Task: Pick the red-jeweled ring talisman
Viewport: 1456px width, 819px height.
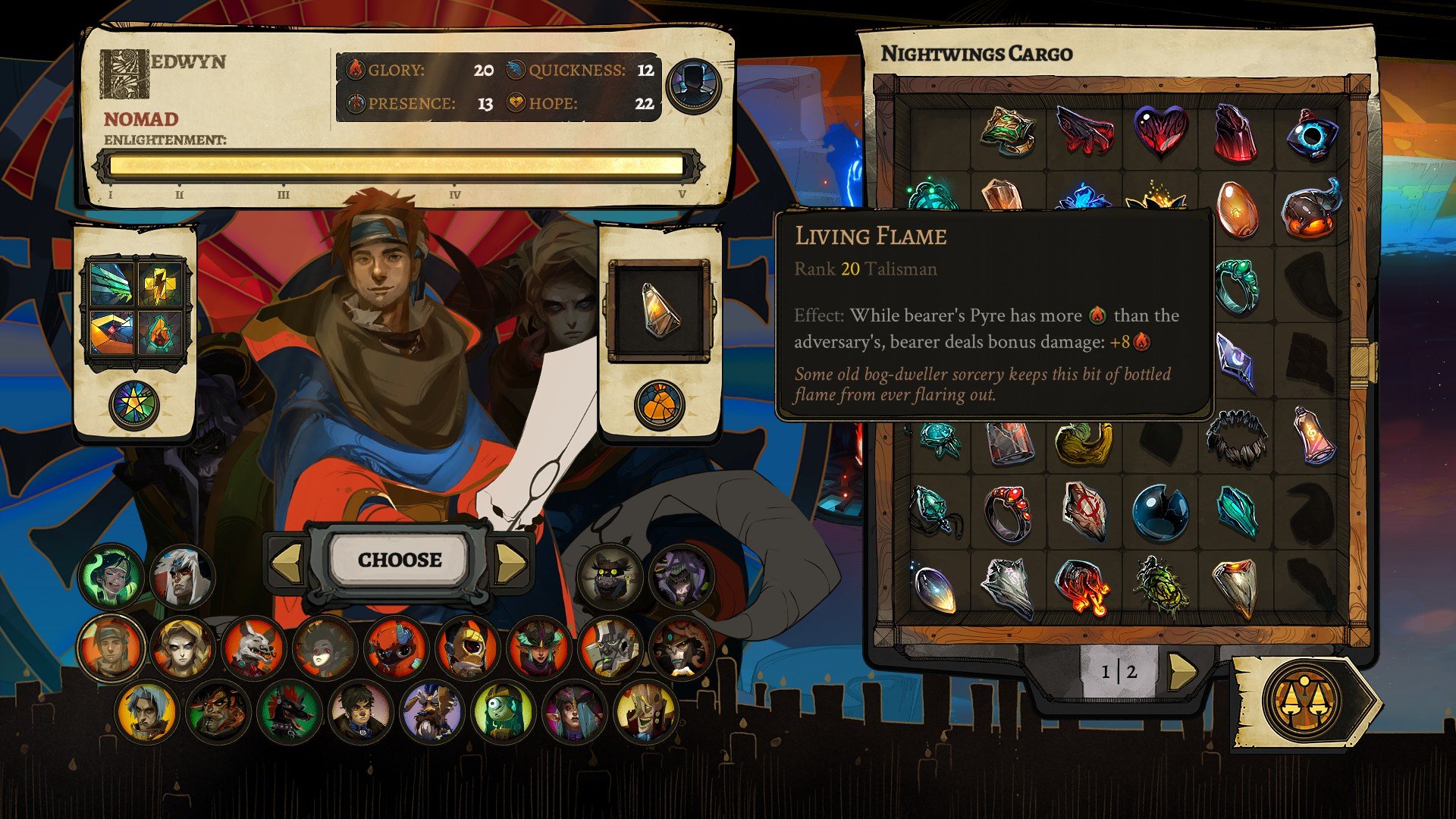Action: click(1009, 512)
